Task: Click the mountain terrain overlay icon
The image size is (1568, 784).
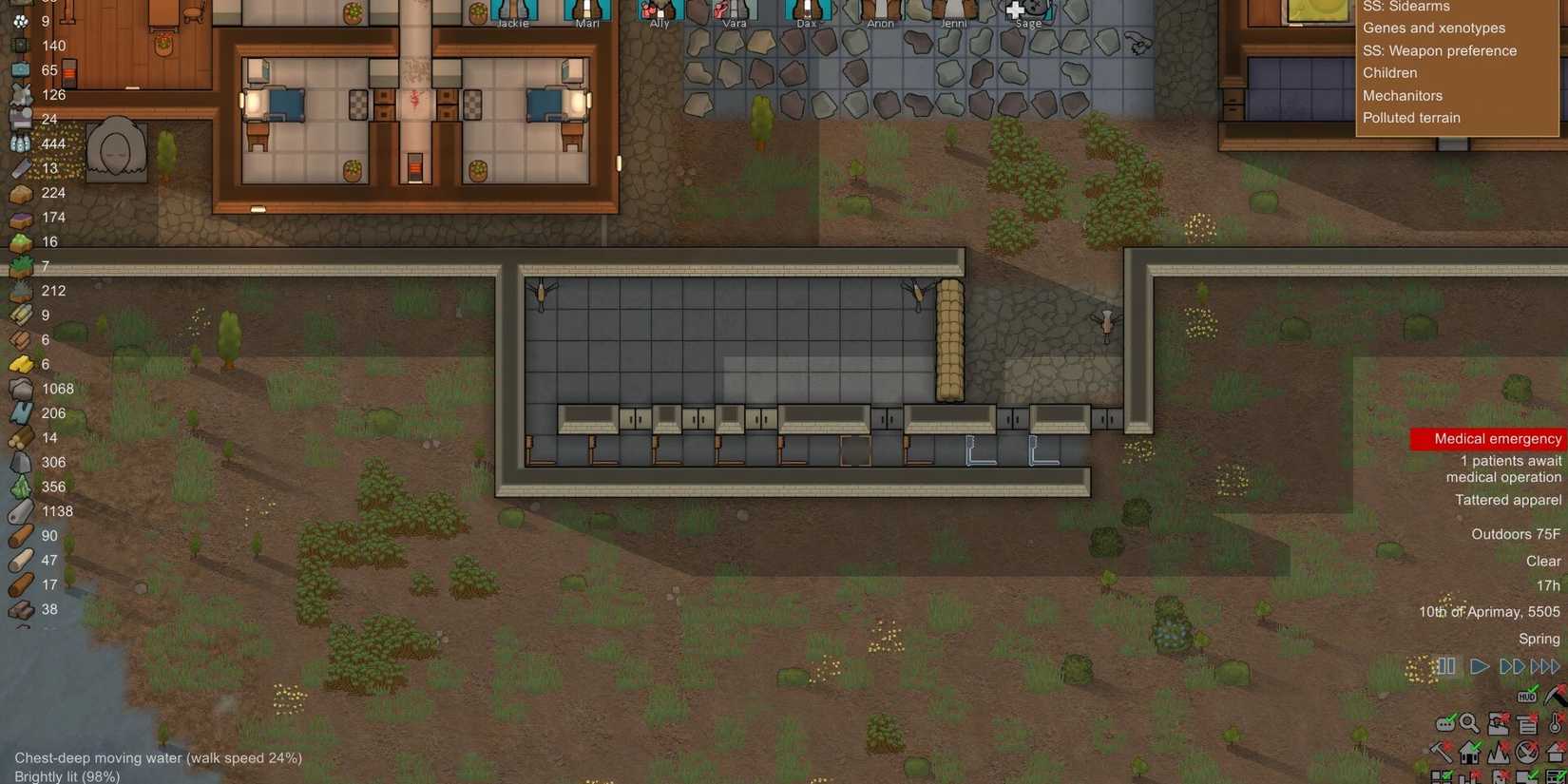Action: coord(1499,754)
